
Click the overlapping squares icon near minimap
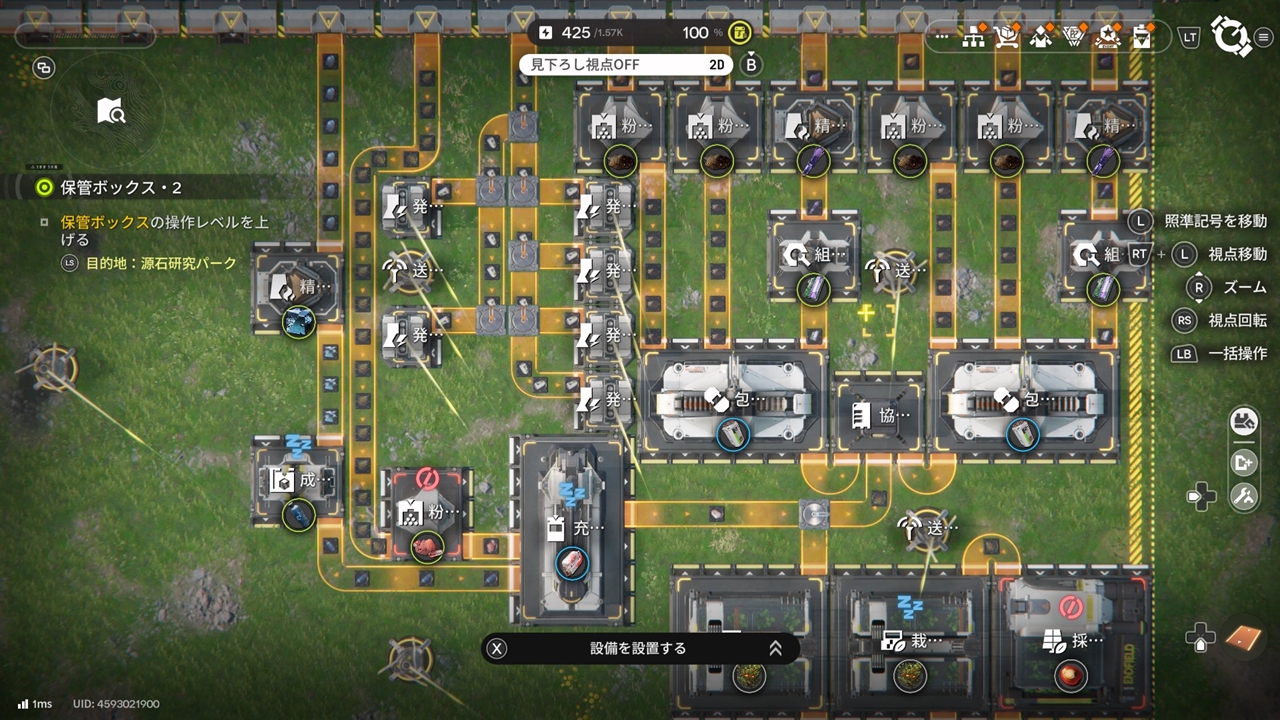click(x=44, y=68)
